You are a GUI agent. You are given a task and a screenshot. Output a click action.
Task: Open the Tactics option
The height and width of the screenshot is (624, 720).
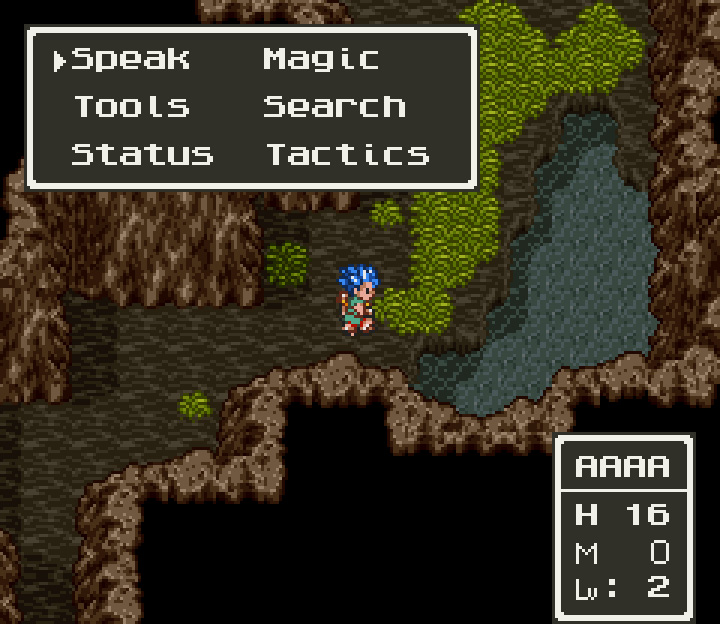pos(347,154)
